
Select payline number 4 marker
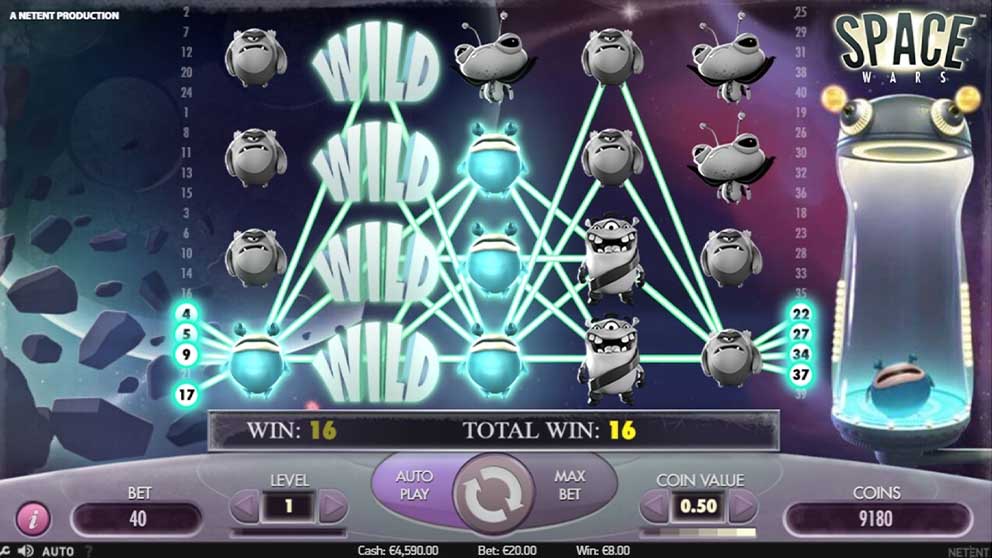[188, 314]
